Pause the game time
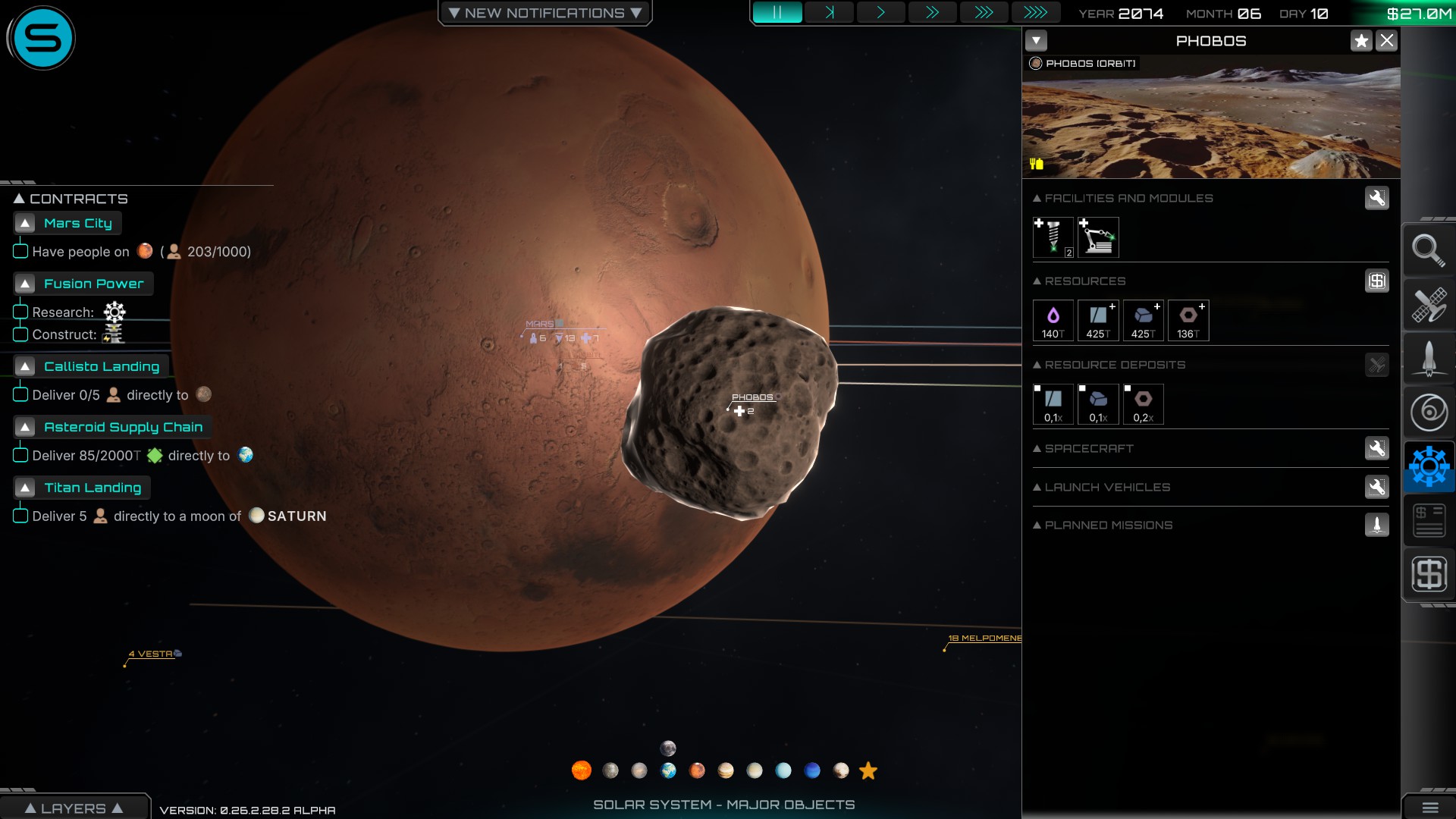This screenshot has width=1456, height=819. [x=777, y=13]
